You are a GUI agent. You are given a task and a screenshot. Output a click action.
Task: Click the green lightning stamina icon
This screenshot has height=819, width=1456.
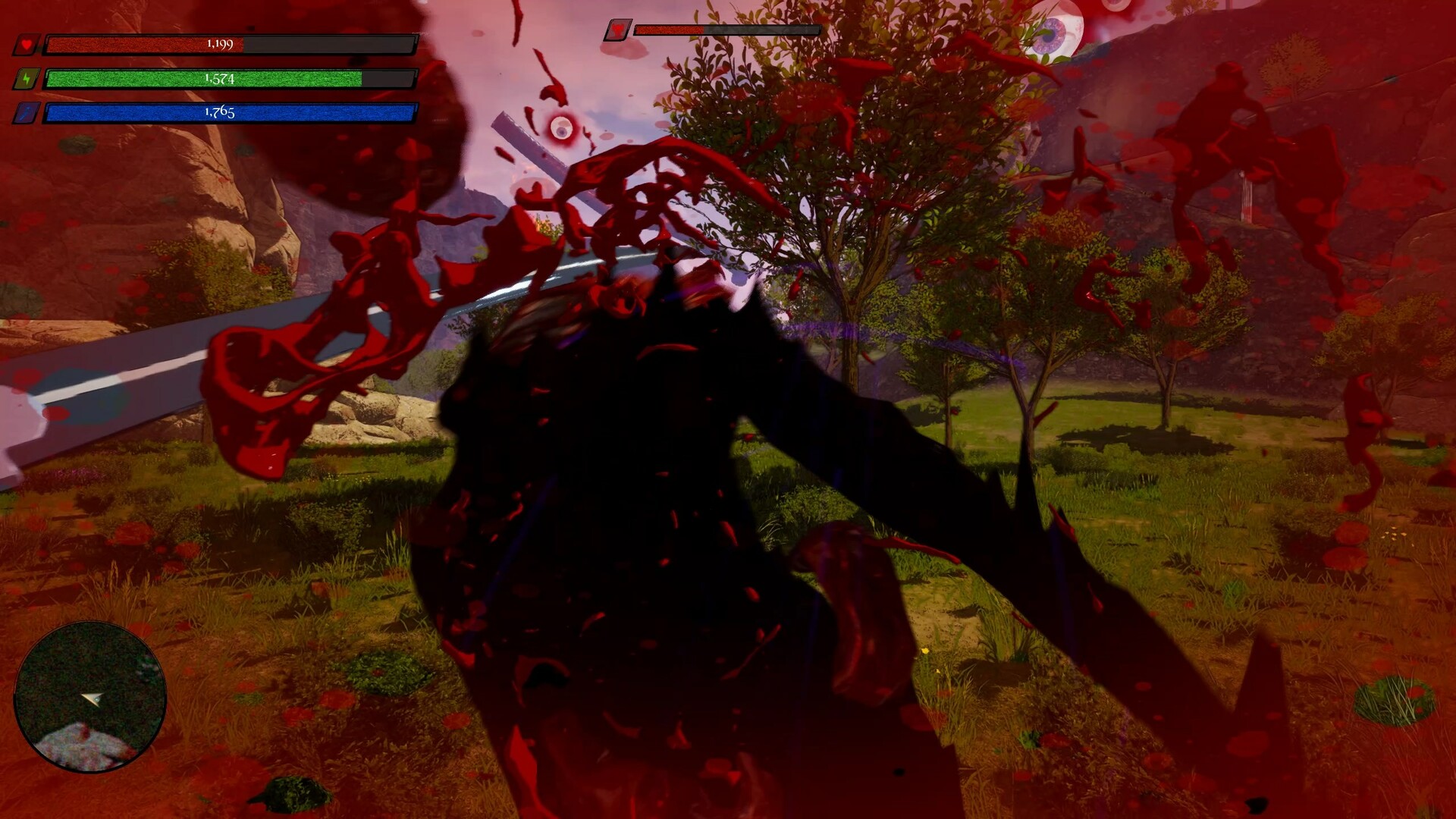click(x=27, y=78)
